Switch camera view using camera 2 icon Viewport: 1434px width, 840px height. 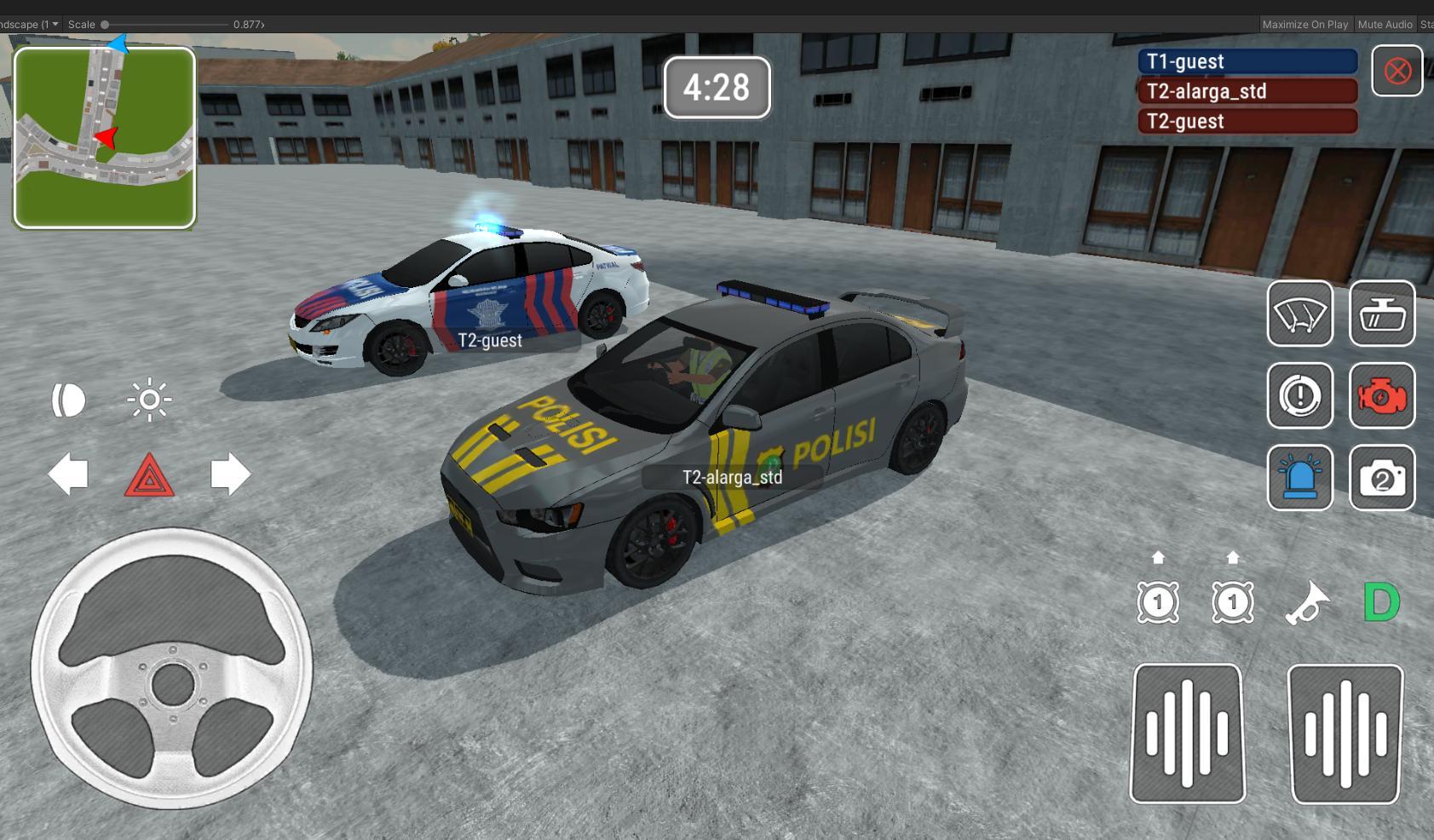[1382, 478]
